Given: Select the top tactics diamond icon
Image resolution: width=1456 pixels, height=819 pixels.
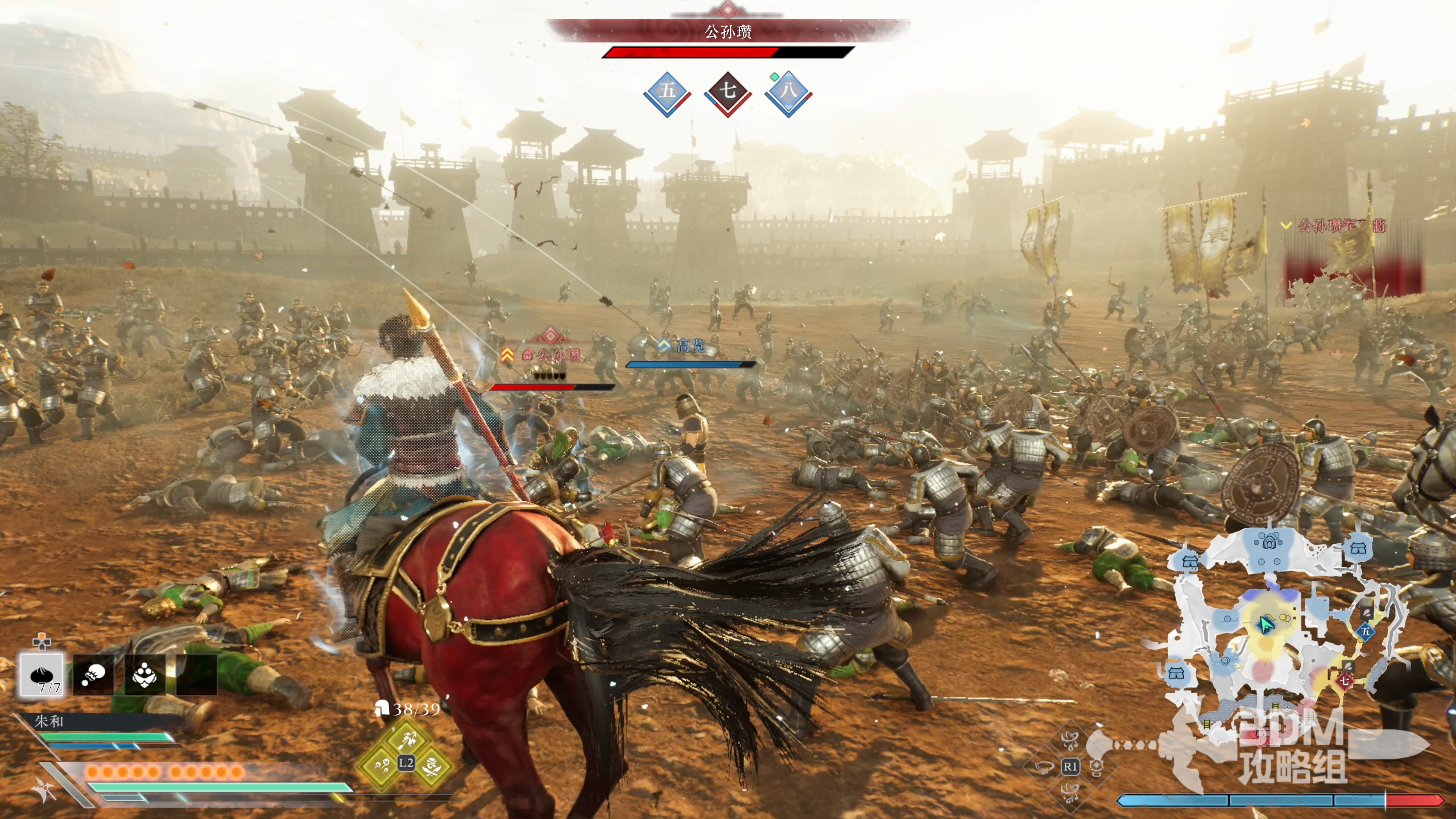Looking at the screenshot, I should point(1070,741).
